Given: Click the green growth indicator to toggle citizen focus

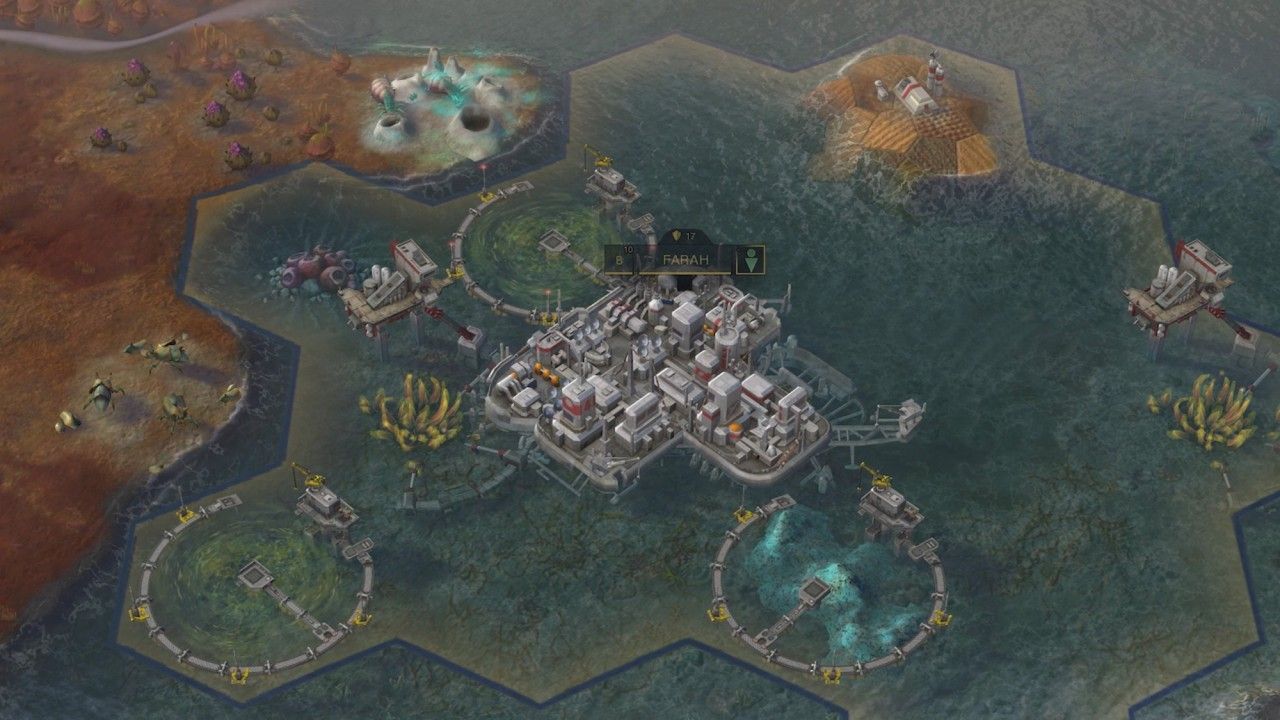Looking at the screenshot, I should coord(750,258).
